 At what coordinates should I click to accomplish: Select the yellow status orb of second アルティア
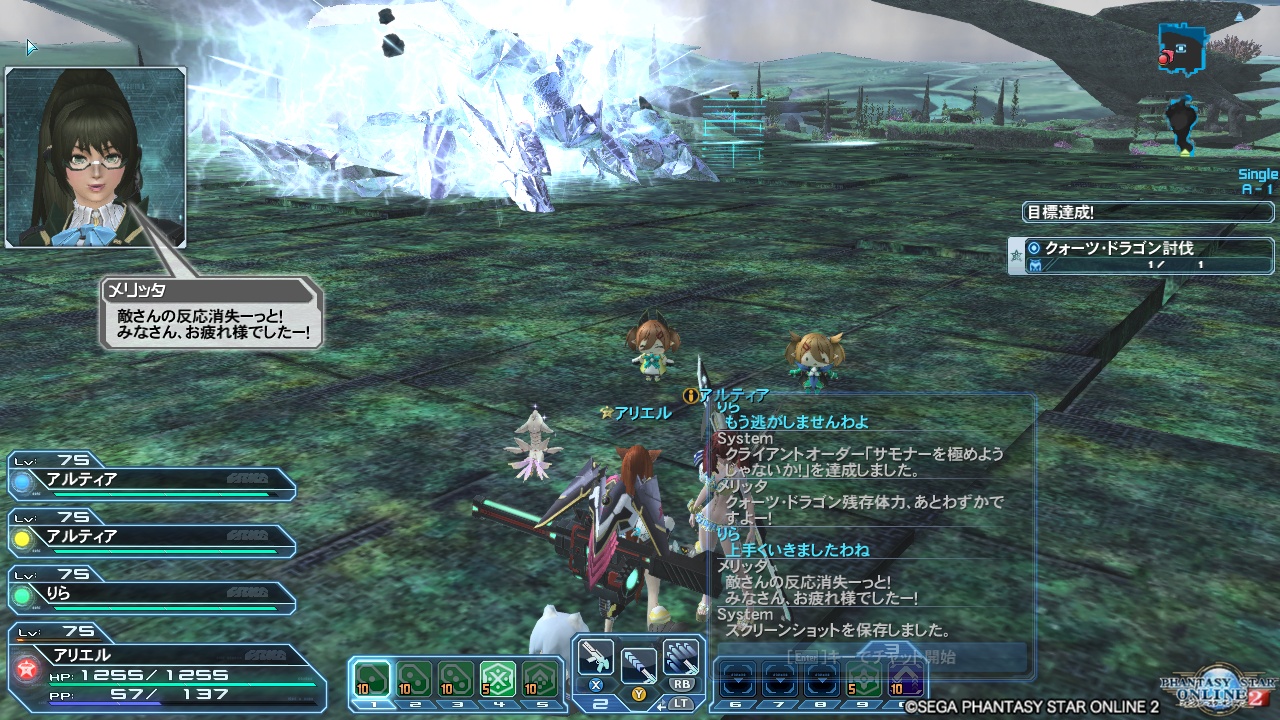tap(22, 539)
